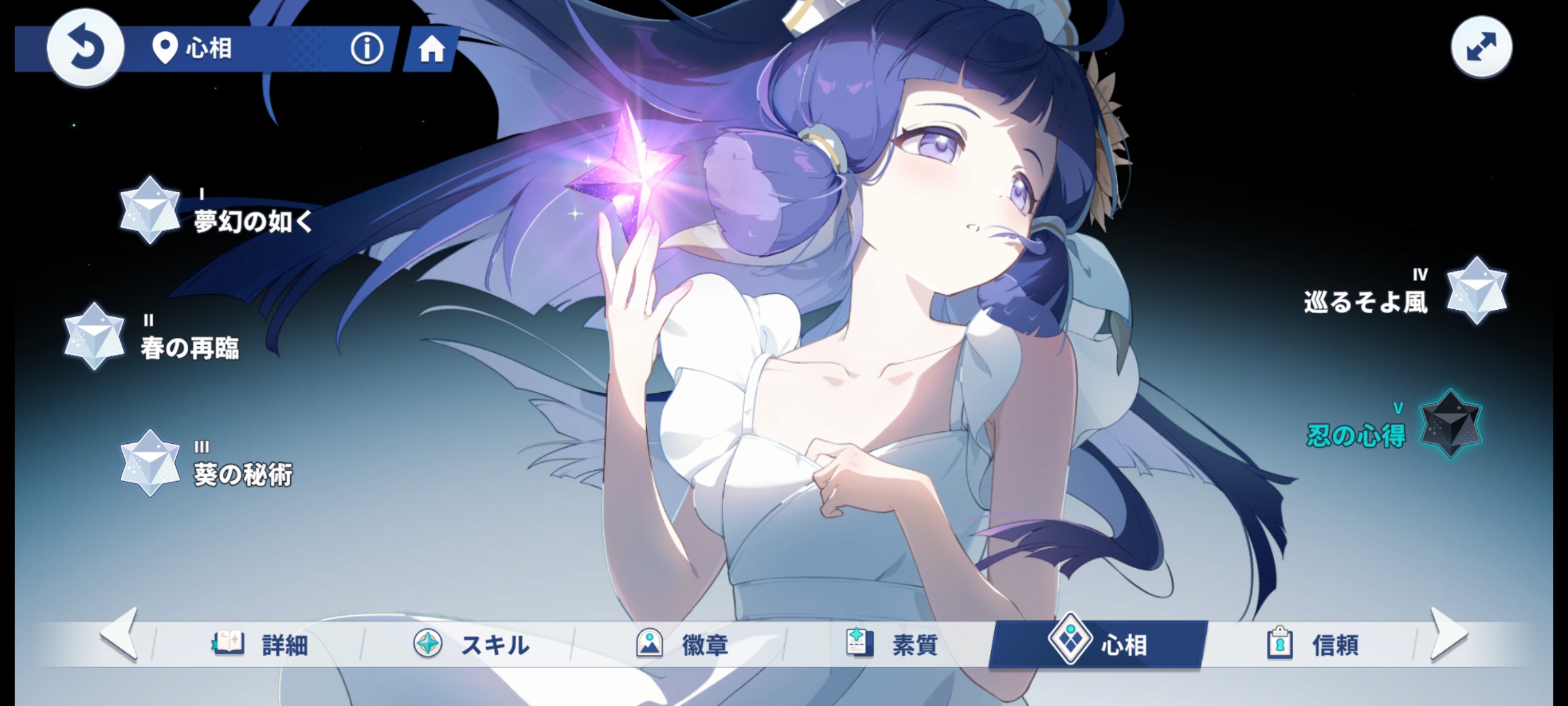The height and width of the screenshot is (706, 1568).
Task: Select the highlighted 心相 tab
Action: [1098, 645]
